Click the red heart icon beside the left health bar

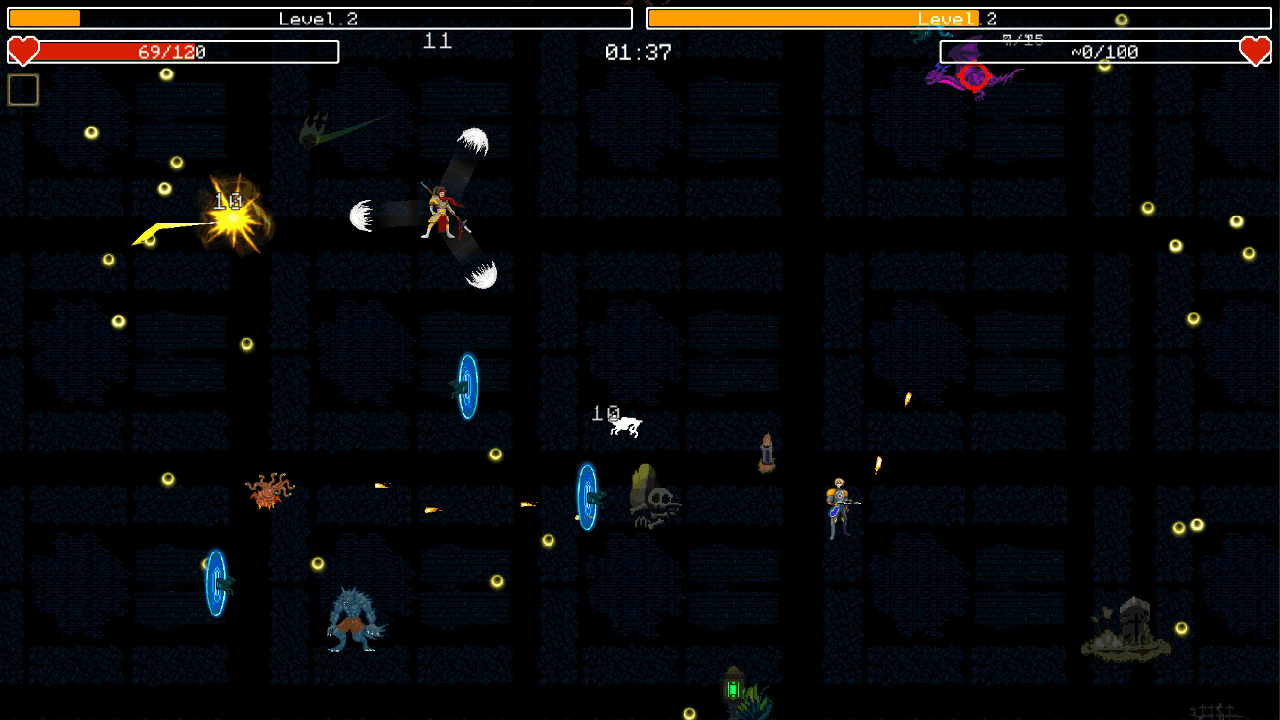click(22, 51)
